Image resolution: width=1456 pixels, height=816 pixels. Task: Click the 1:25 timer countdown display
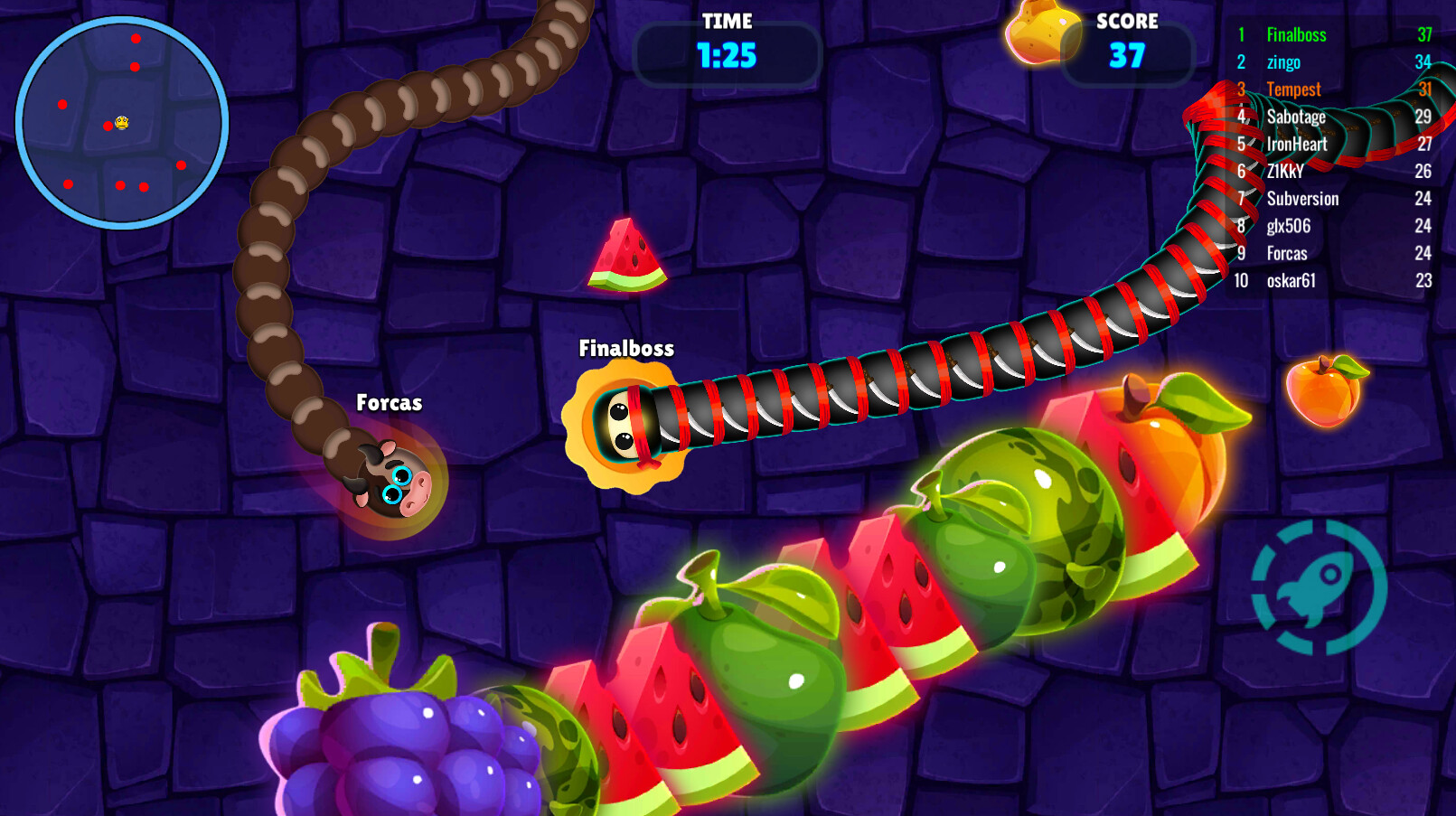(724, 54)
